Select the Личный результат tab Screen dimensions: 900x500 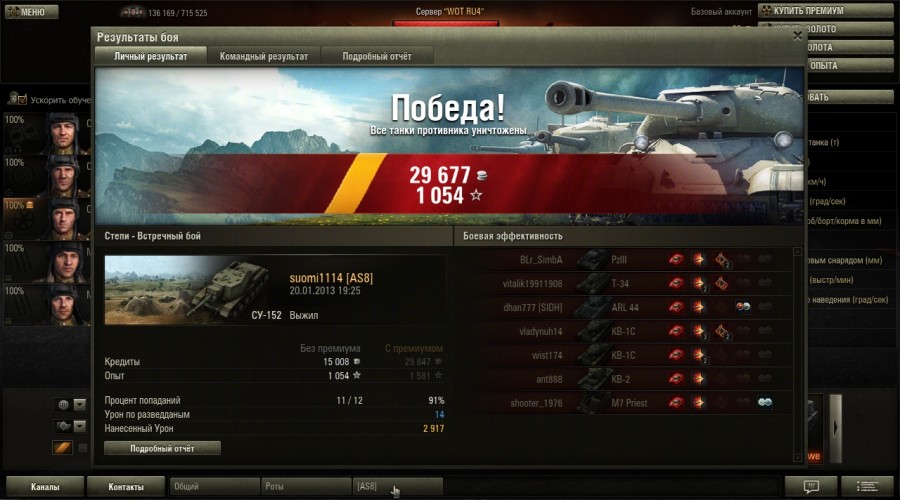pos(150,57)
